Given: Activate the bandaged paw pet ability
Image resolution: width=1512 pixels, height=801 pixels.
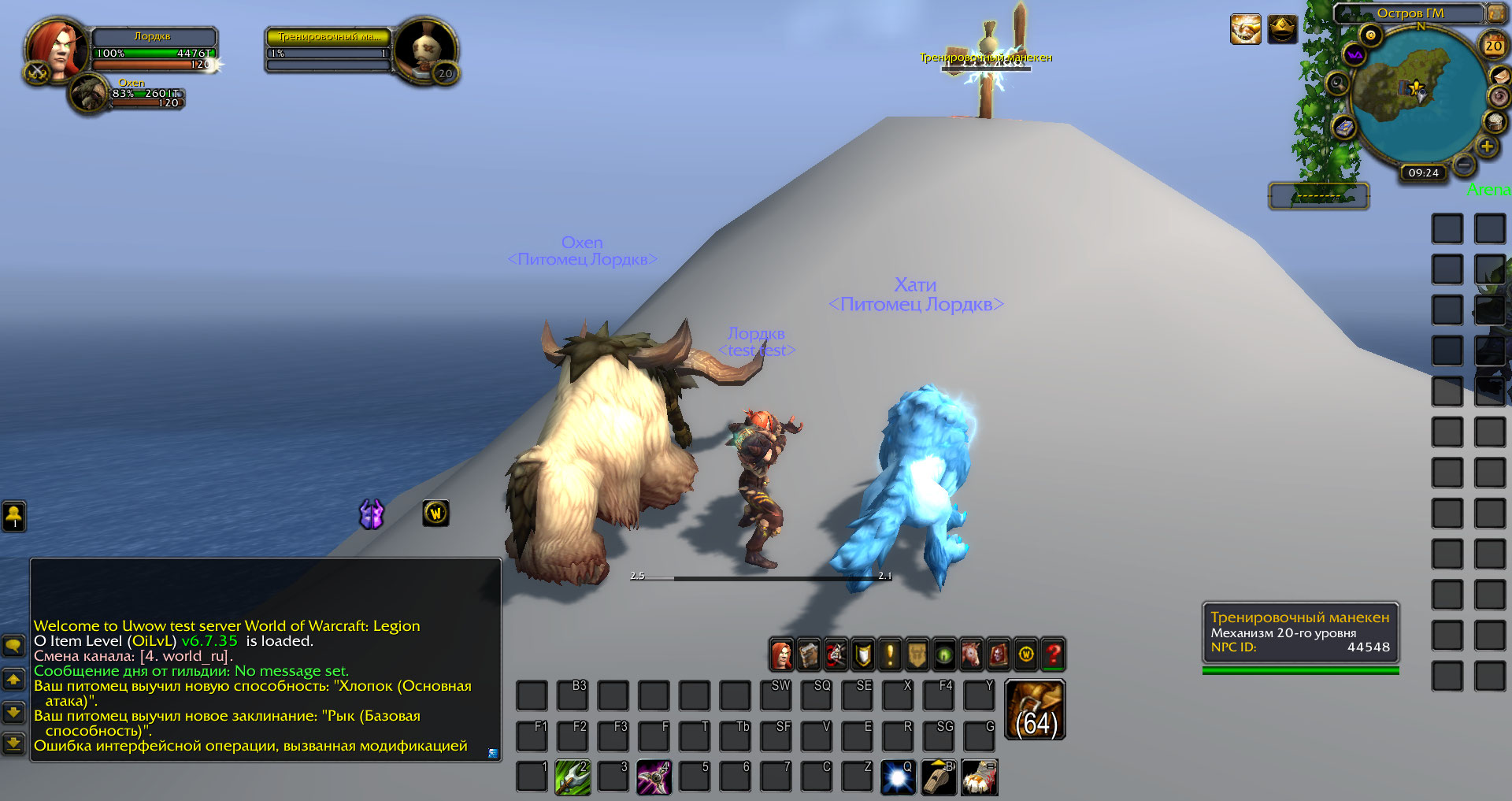Looking at the screenshot, I should [979, 777].
